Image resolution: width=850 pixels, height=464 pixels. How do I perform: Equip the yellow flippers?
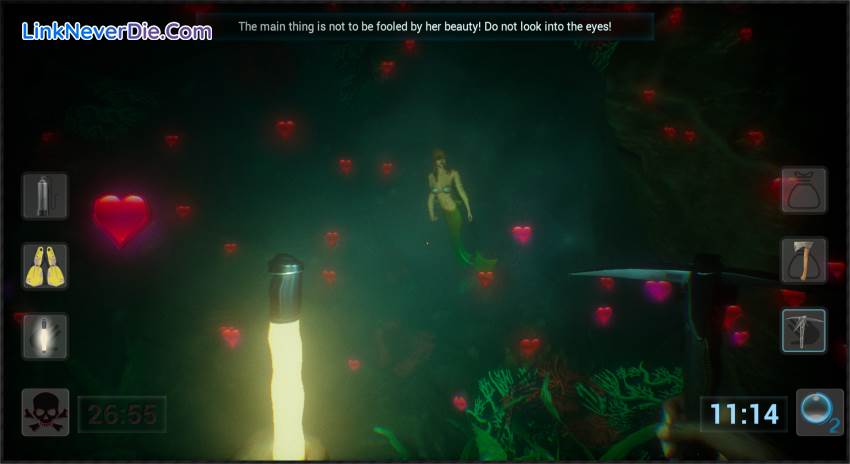click(45, 266)
